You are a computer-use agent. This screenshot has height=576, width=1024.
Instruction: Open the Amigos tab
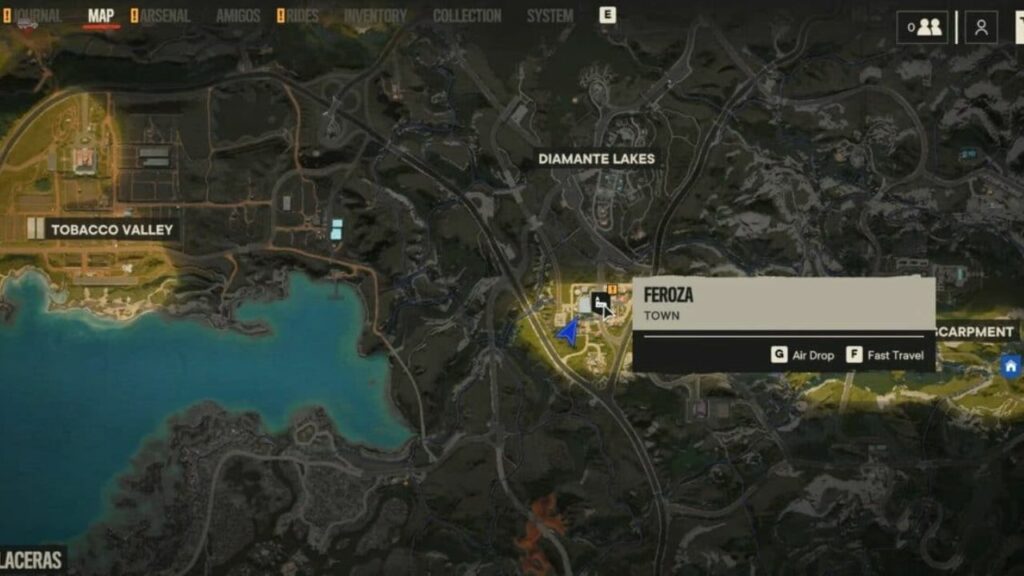point(238,16)
